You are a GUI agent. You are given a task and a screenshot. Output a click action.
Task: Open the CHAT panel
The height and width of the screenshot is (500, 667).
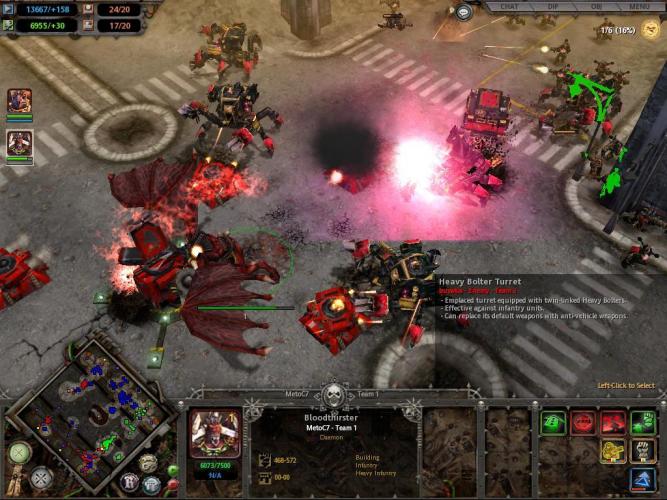click(x=509, y=6)
